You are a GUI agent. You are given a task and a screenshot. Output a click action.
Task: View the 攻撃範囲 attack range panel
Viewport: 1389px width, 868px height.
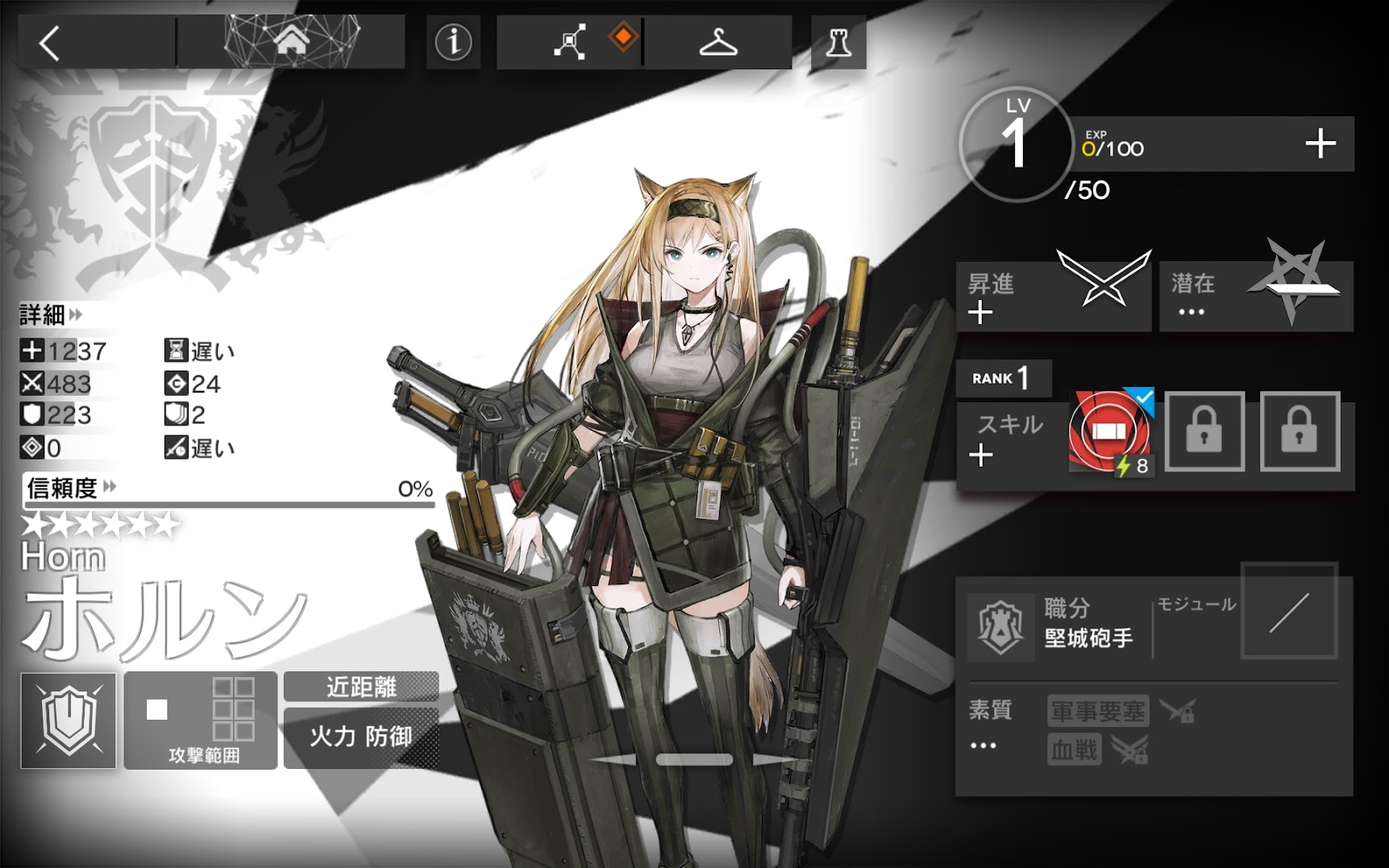pos(202,720)
